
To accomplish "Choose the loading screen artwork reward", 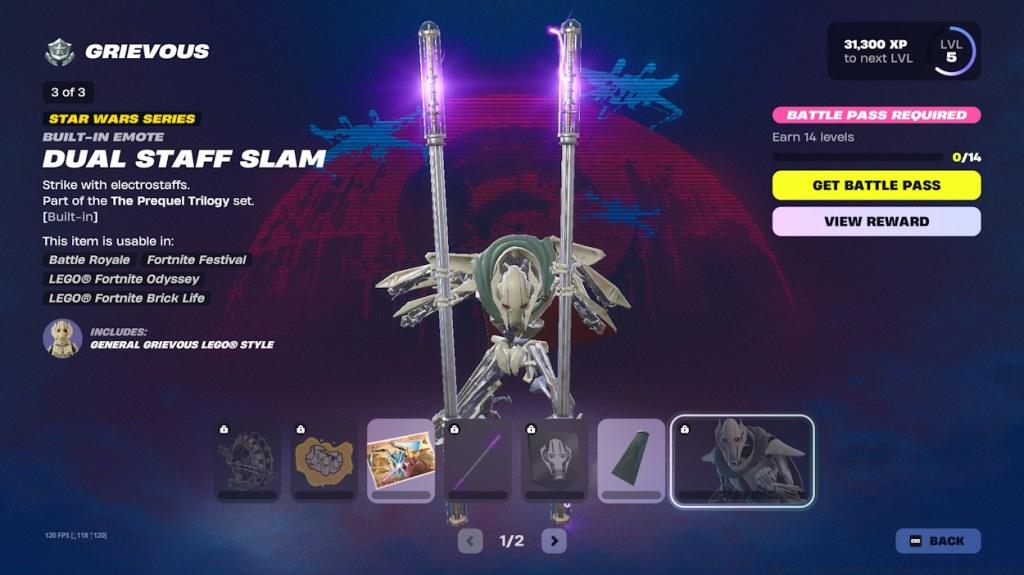I will (x=401, y=460).
